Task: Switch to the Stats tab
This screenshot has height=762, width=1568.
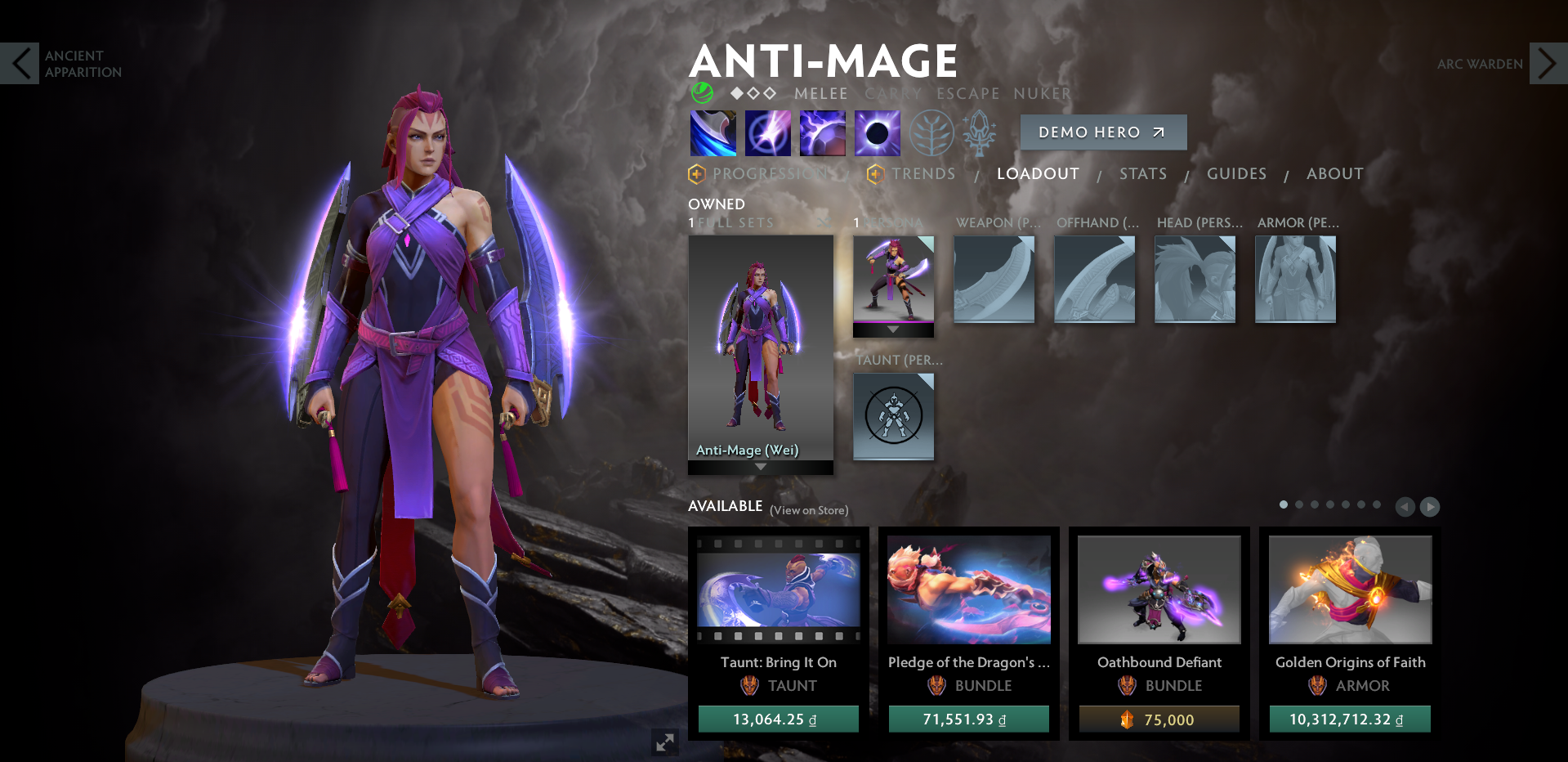Action: 1143,173
